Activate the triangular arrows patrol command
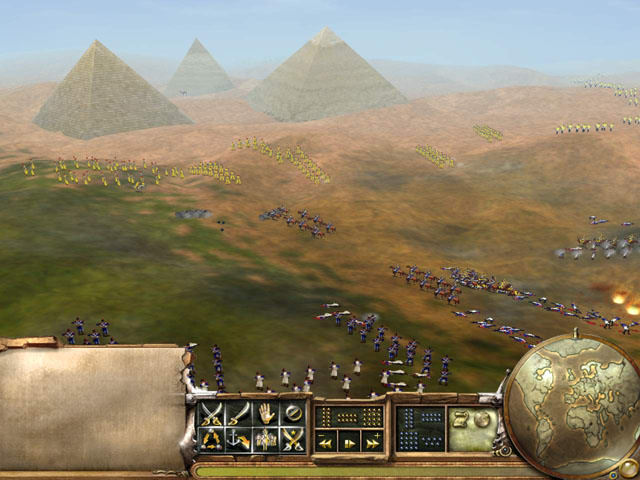The height and width of the screenshot is (480, 640). coord(212,438)
